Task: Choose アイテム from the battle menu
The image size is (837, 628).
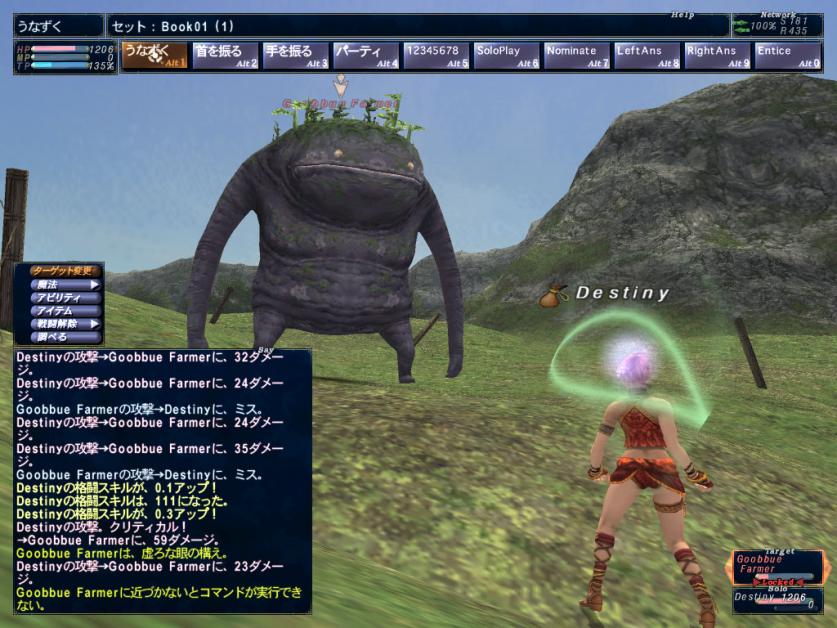Action: click(x=64, y=311)
